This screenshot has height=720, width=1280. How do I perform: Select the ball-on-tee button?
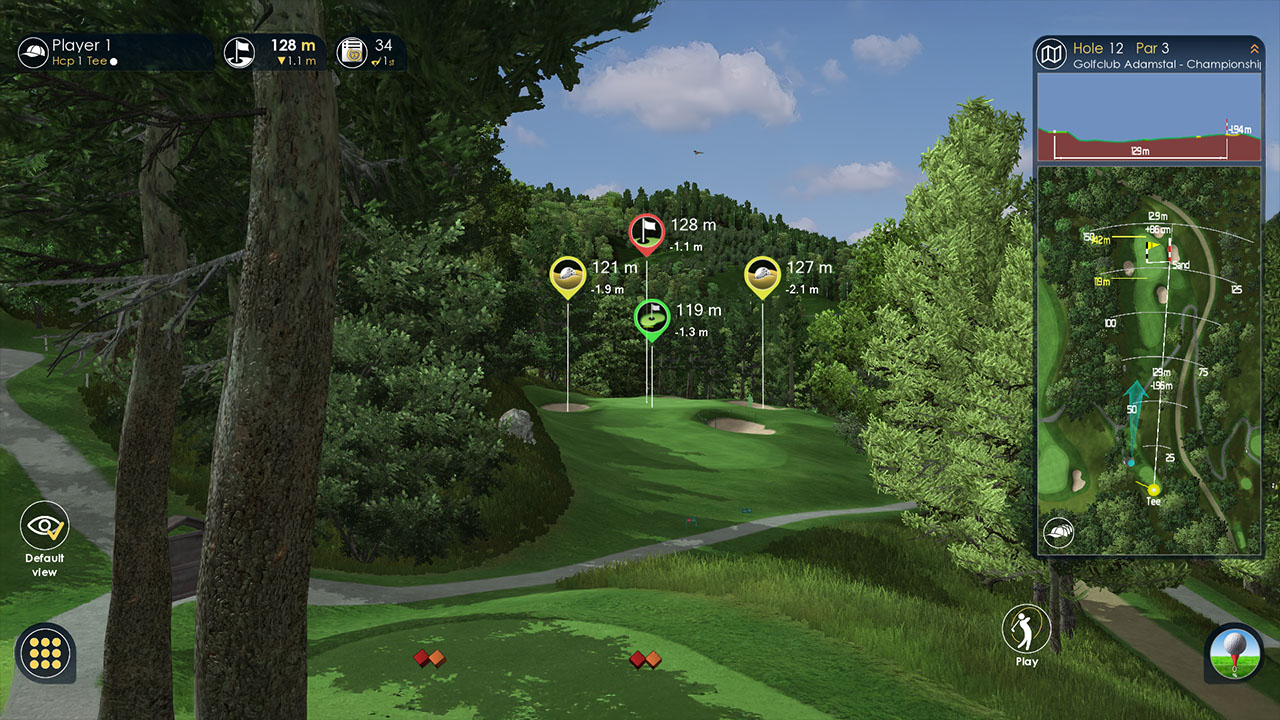coord(1233,652)
